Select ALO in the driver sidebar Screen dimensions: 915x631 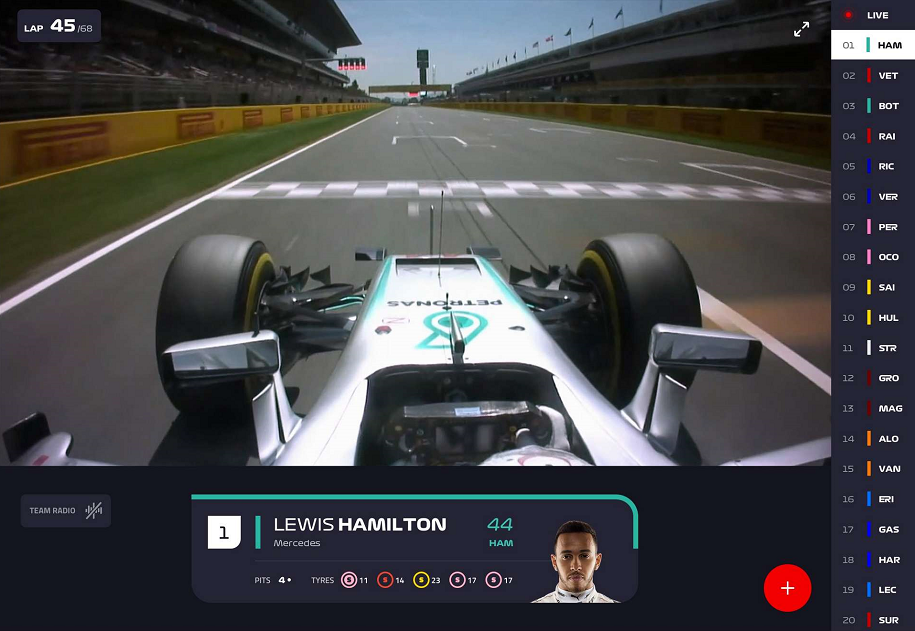[x=872, y=439]
